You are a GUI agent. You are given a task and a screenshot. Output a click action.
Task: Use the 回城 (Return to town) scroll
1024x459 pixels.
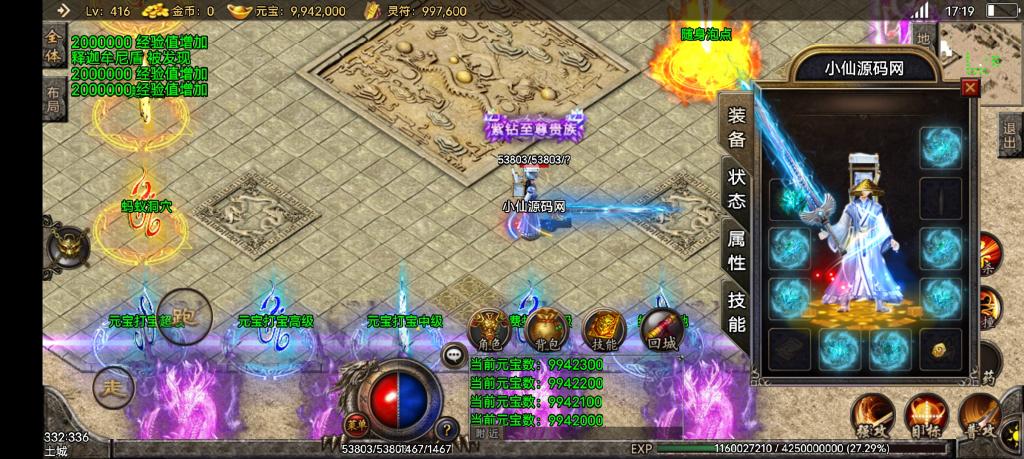point(661,329)
